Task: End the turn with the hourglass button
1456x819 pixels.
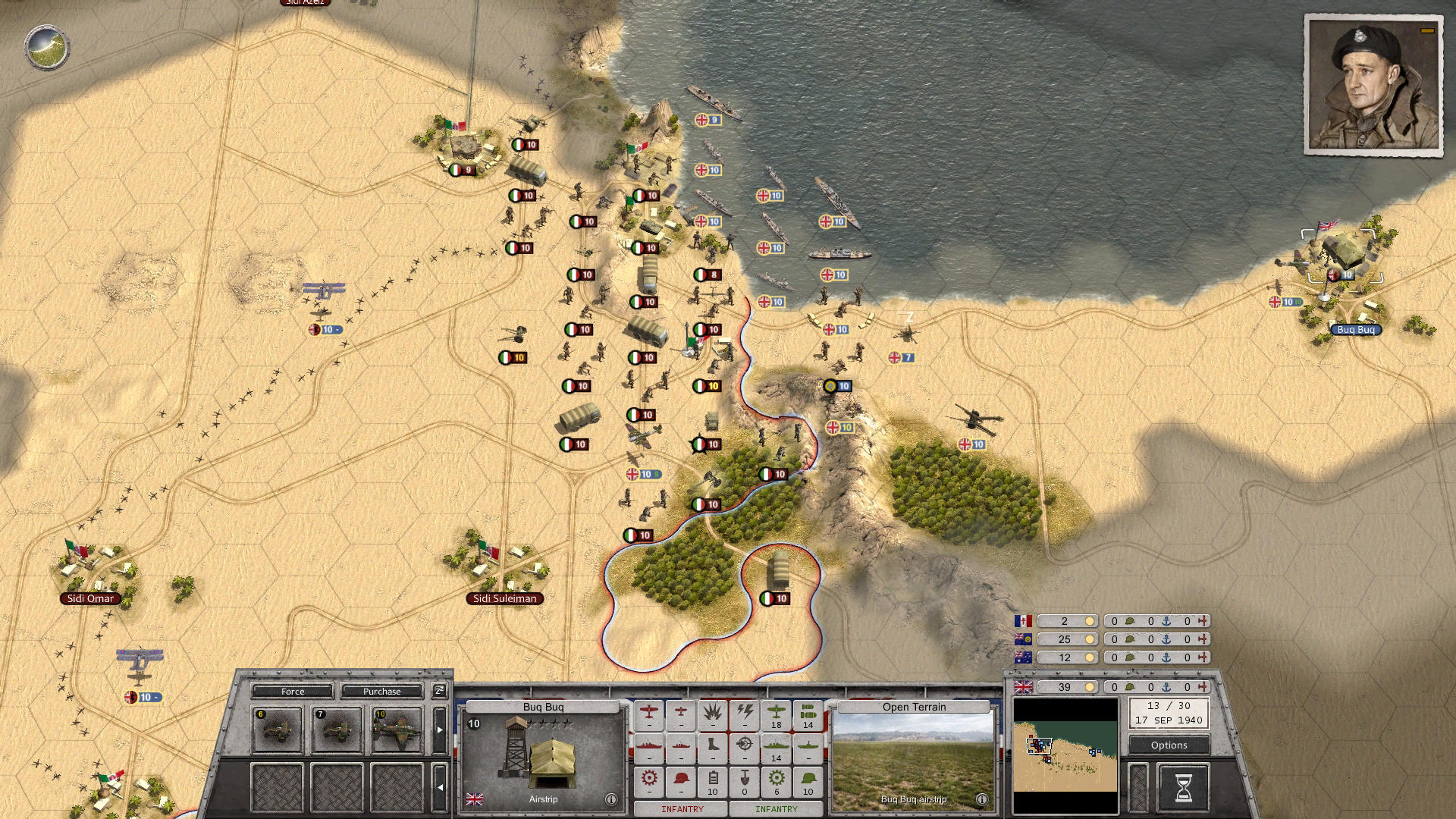Action: coord(1183,788)
